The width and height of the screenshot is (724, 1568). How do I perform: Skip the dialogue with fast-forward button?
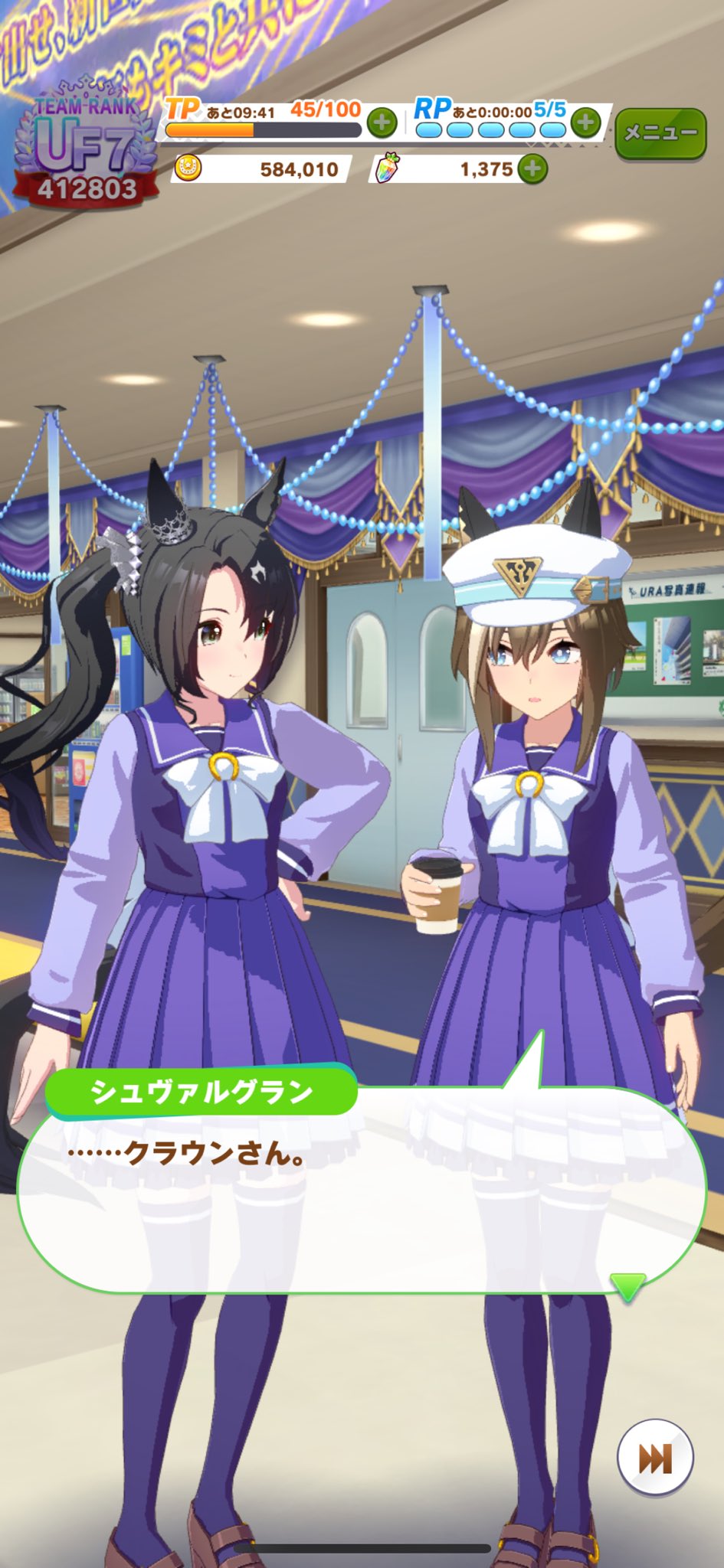(655, 1458)
